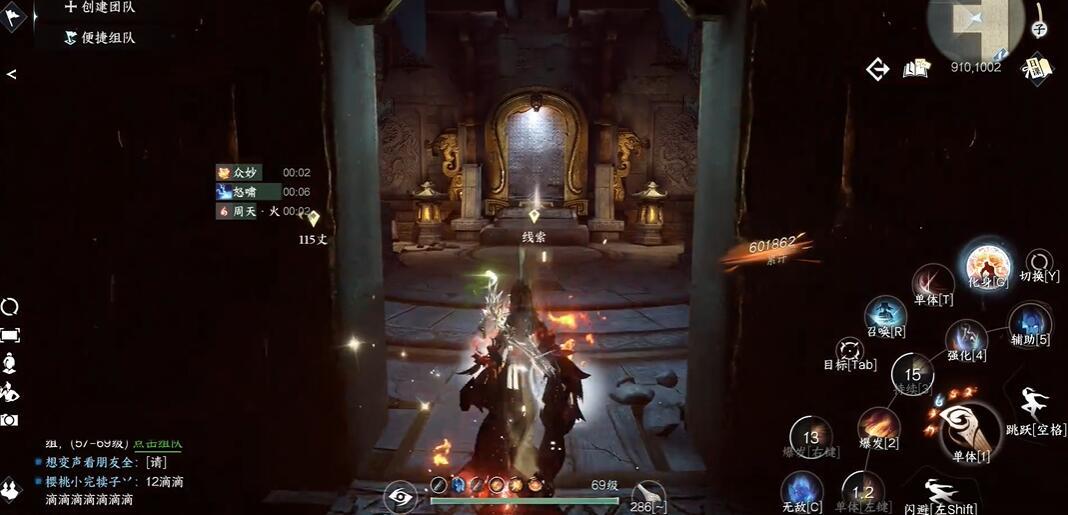Activate the 召唤[R] summon skill

click(x=885, y=314)
